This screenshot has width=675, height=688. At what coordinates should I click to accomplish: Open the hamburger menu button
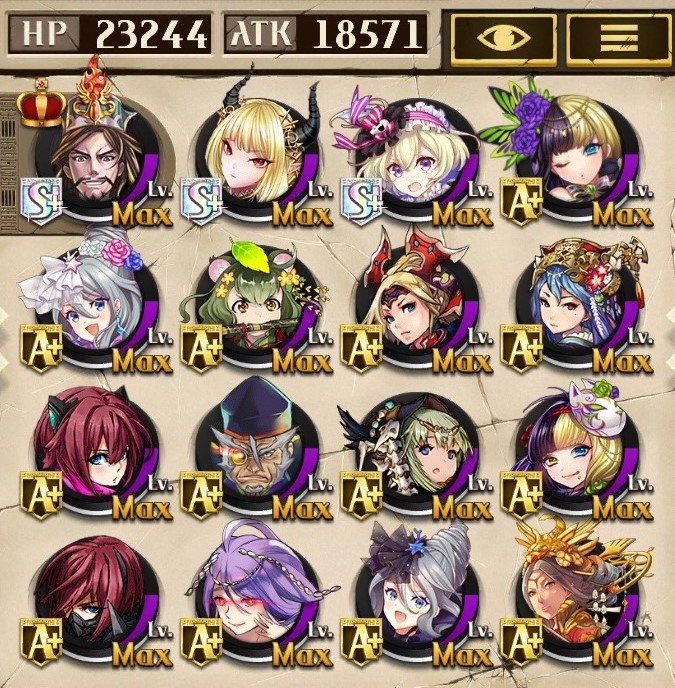point(617,38)
